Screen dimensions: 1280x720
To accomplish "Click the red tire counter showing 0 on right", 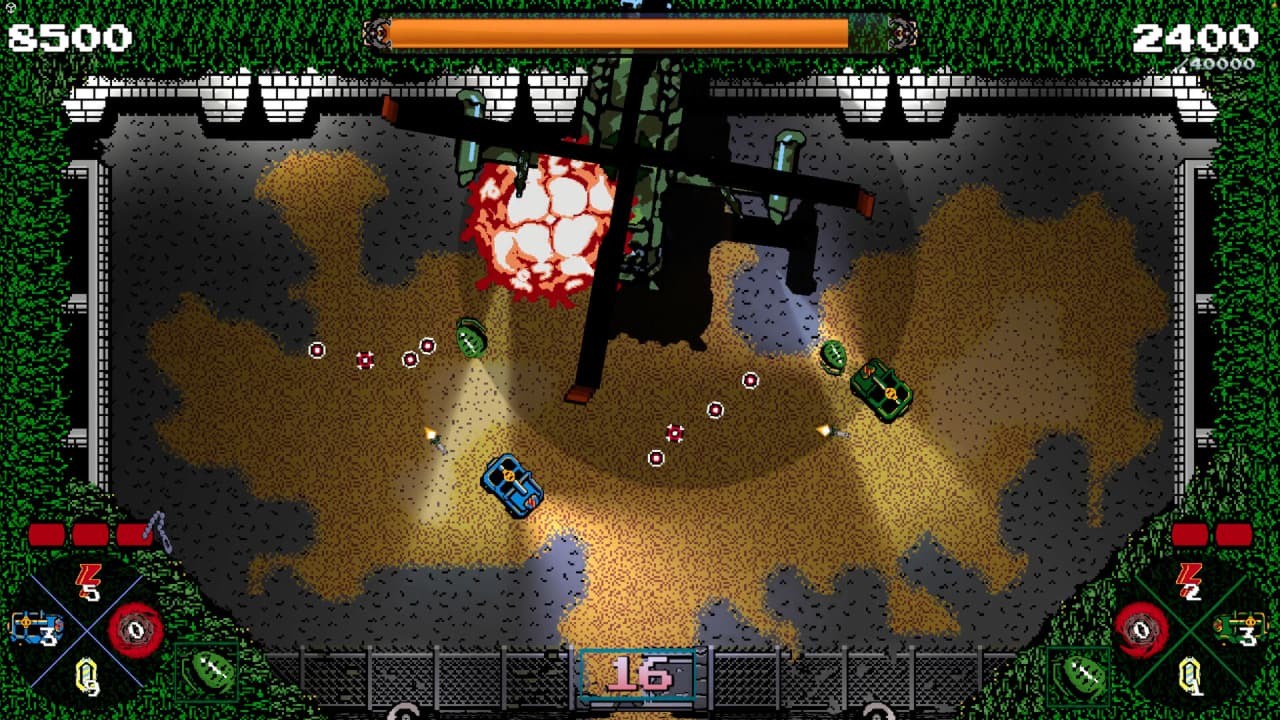I will [x=1141, y=631].
